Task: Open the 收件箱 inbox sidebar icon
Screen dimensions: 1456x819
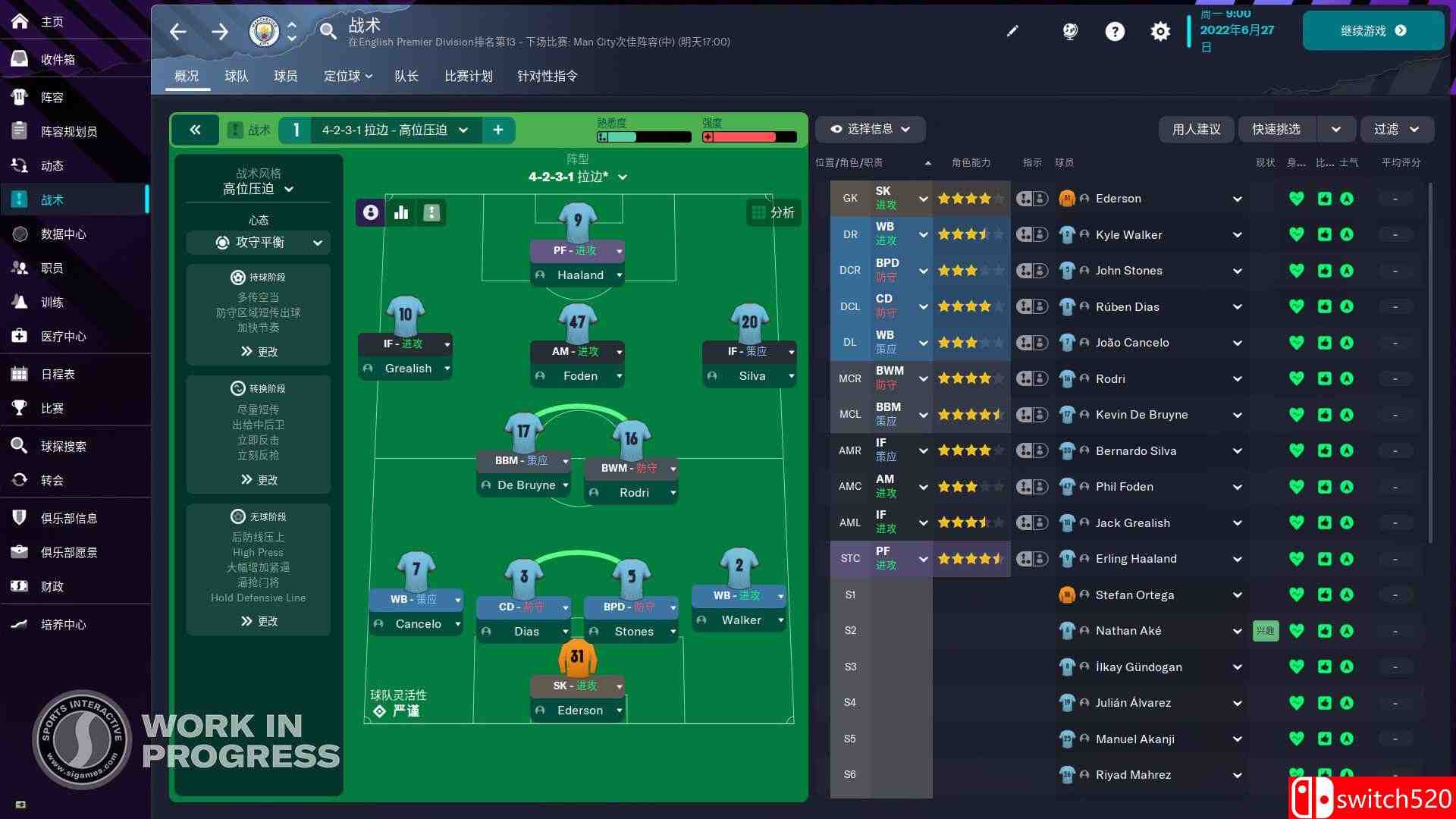Action: (x=19, y=59)
